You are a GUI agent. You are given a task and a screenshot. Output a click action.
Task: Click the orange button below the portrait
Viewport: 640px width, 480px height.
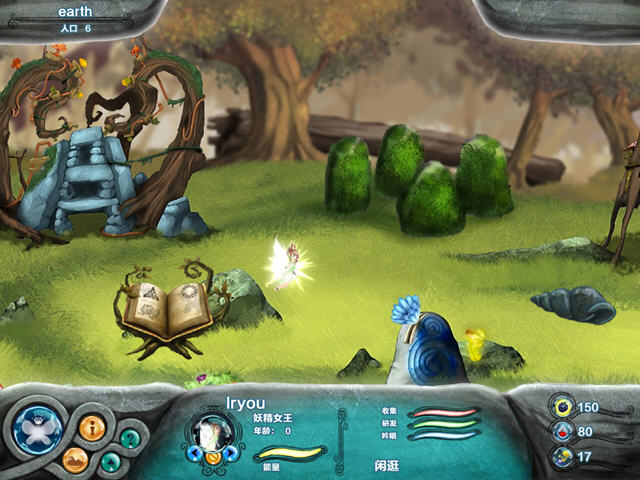coord(212,458)
